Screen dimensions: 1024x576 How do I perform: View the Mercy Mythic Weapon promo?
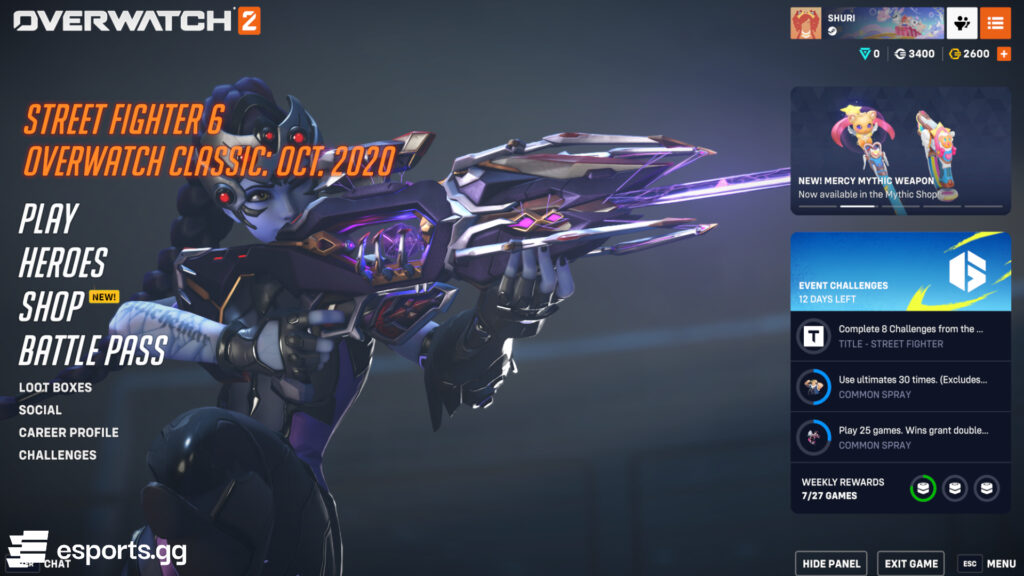tap(900, 150)
